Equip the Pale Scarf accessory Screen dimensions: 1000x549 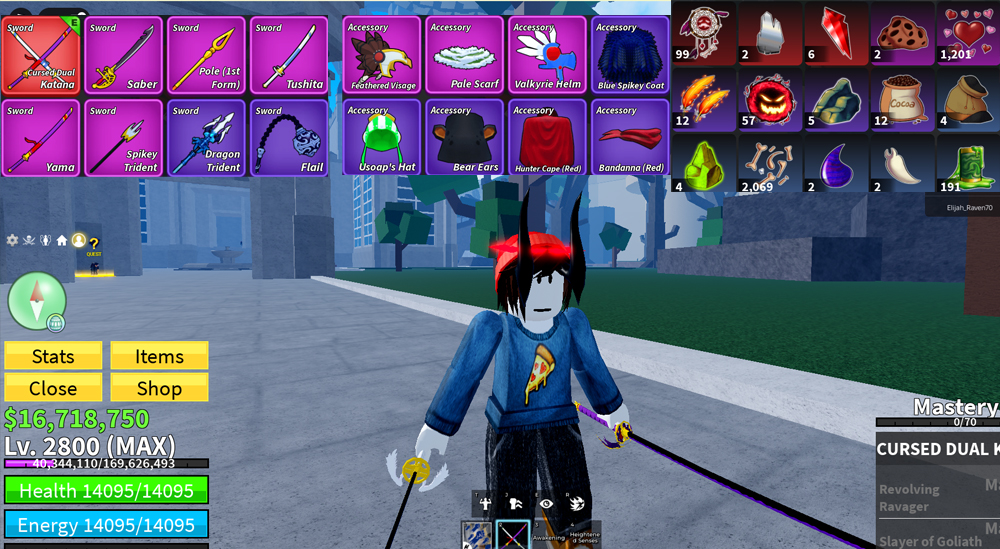[465, 55]
